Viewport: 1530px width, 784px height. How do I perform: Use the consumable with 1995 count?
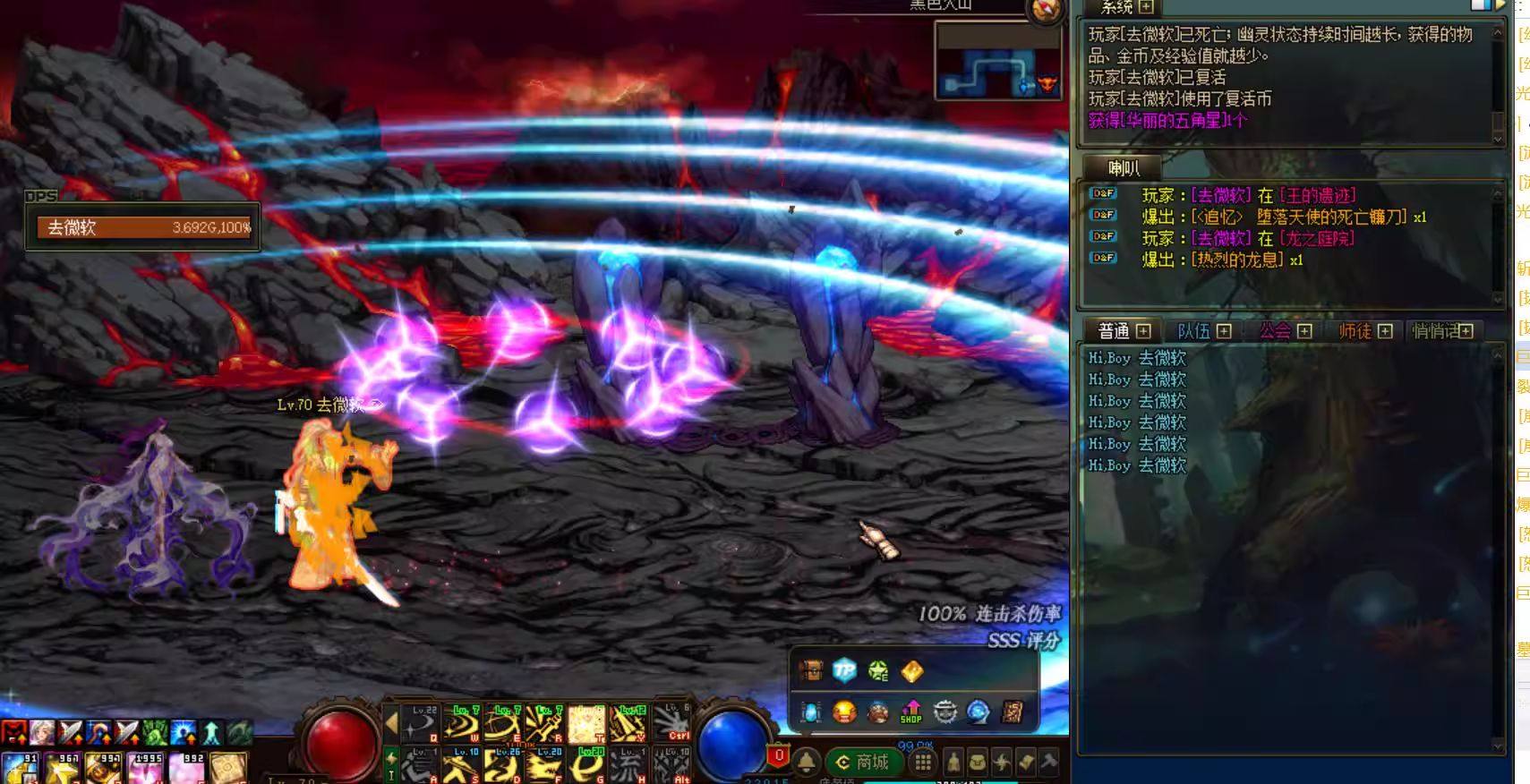[x=146, y=769]
